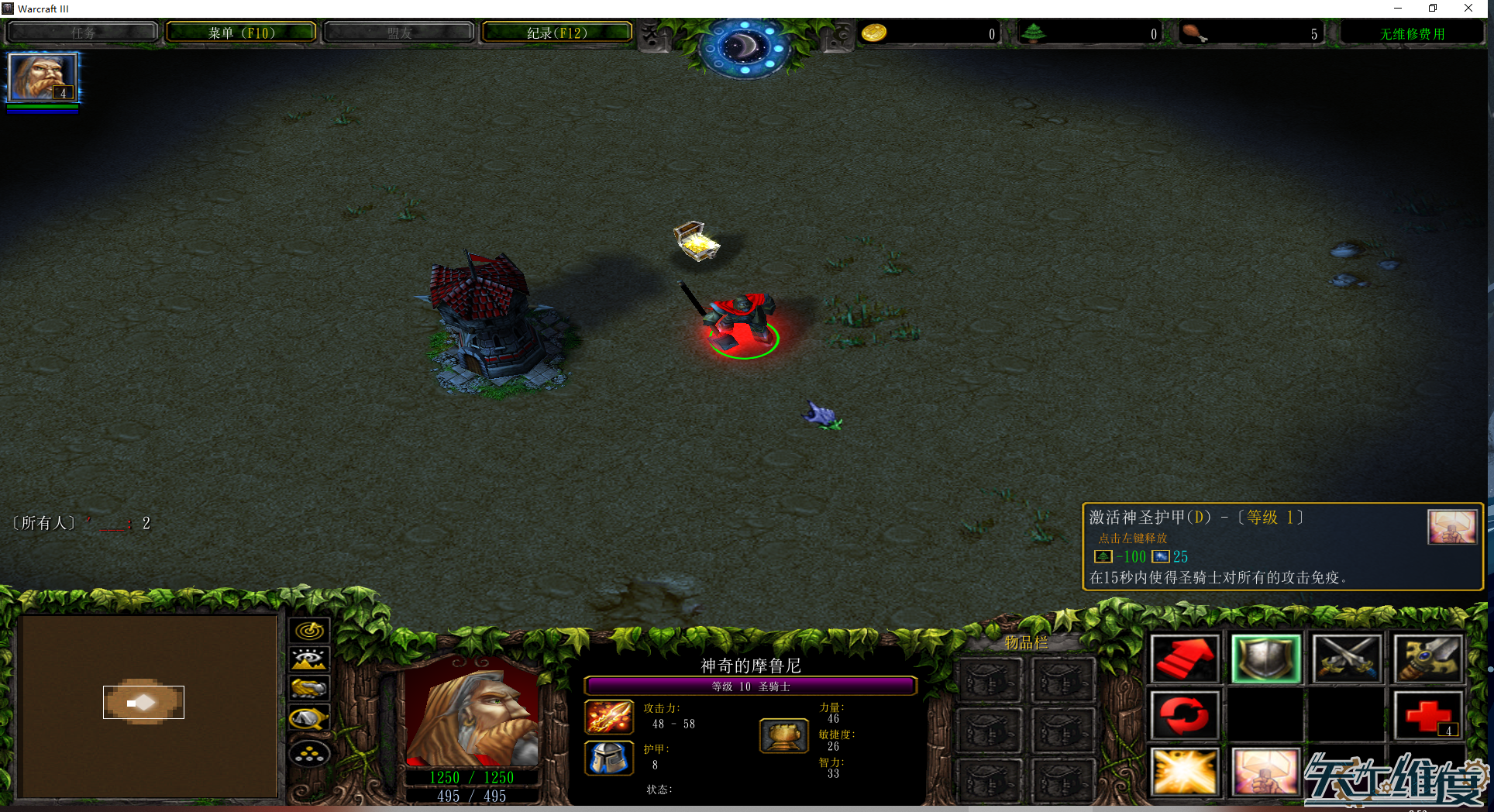Minimize the Warcraft III window
1494x812 pixels.
coord(1398,9)
